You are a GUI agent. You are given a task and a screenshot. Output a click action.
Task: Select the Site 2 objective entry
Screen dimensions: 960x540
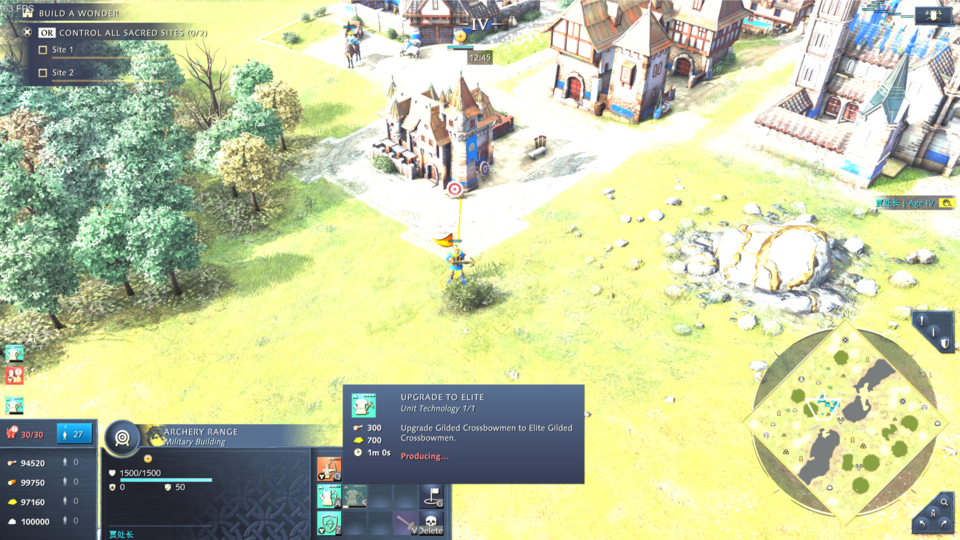[63, 73]
